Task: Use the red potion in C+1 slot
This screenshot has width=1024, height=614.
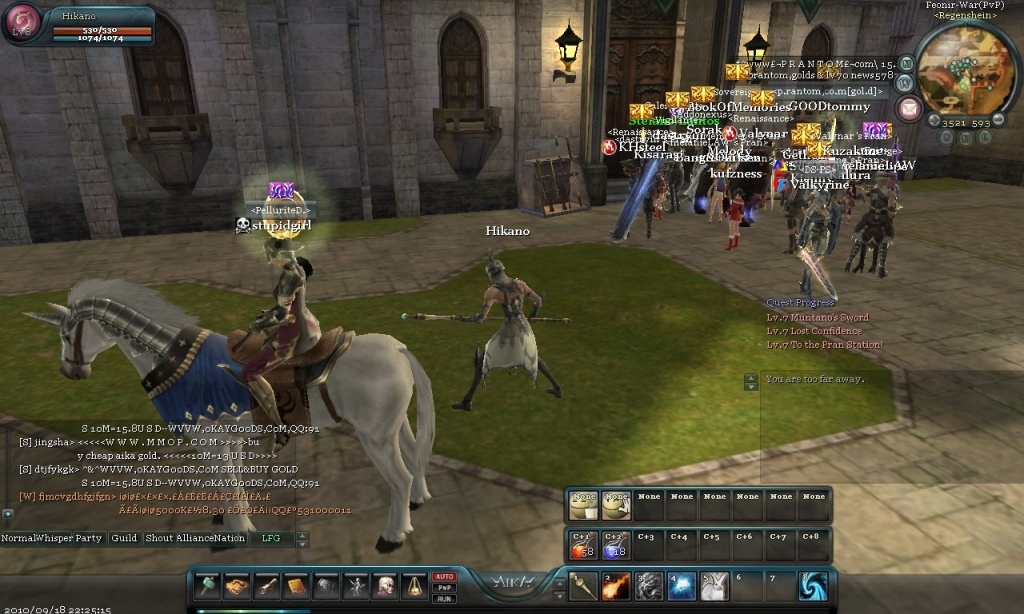Action: click(x=583, y=544)
